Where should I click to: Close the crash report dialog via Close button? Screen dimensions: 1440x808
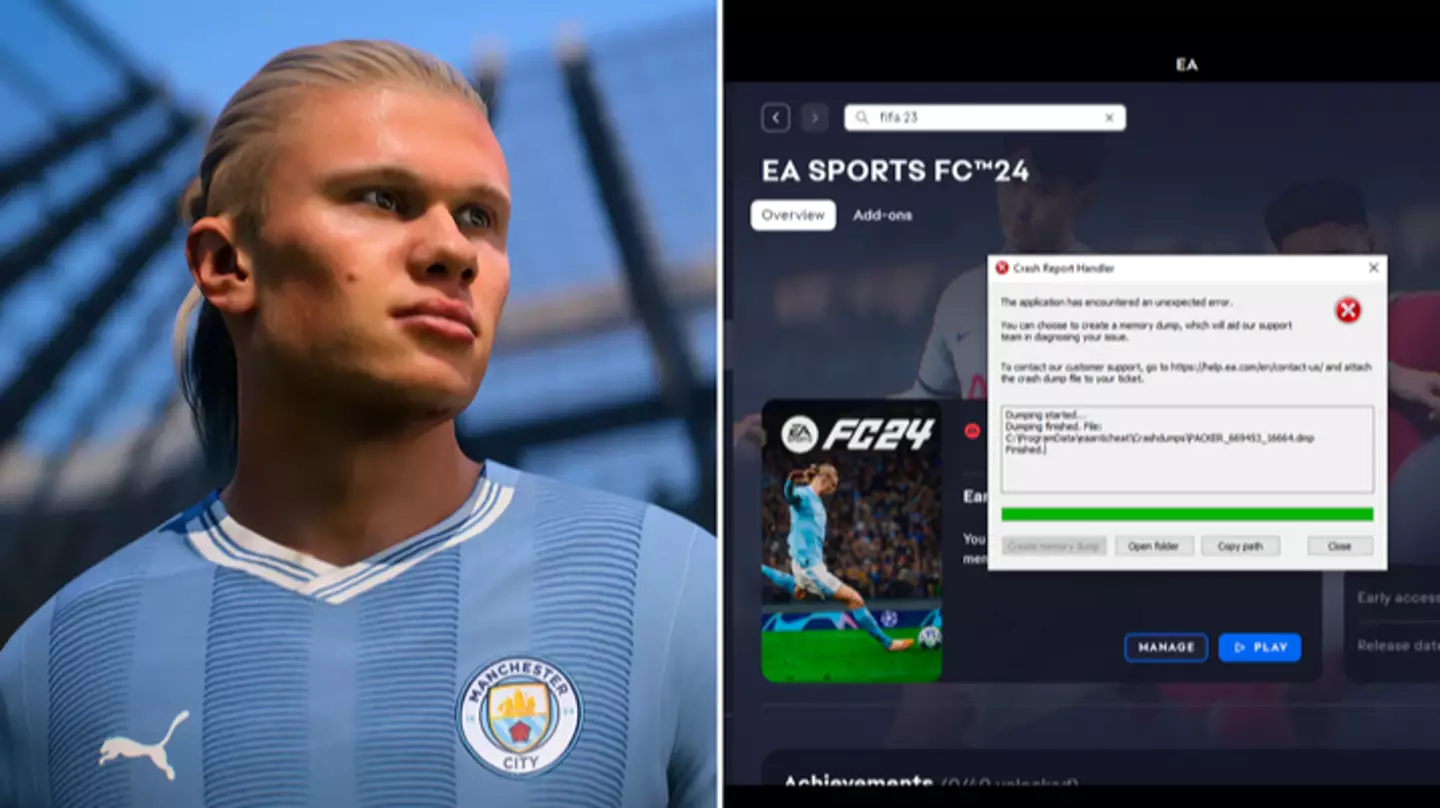coord(1339,545)
